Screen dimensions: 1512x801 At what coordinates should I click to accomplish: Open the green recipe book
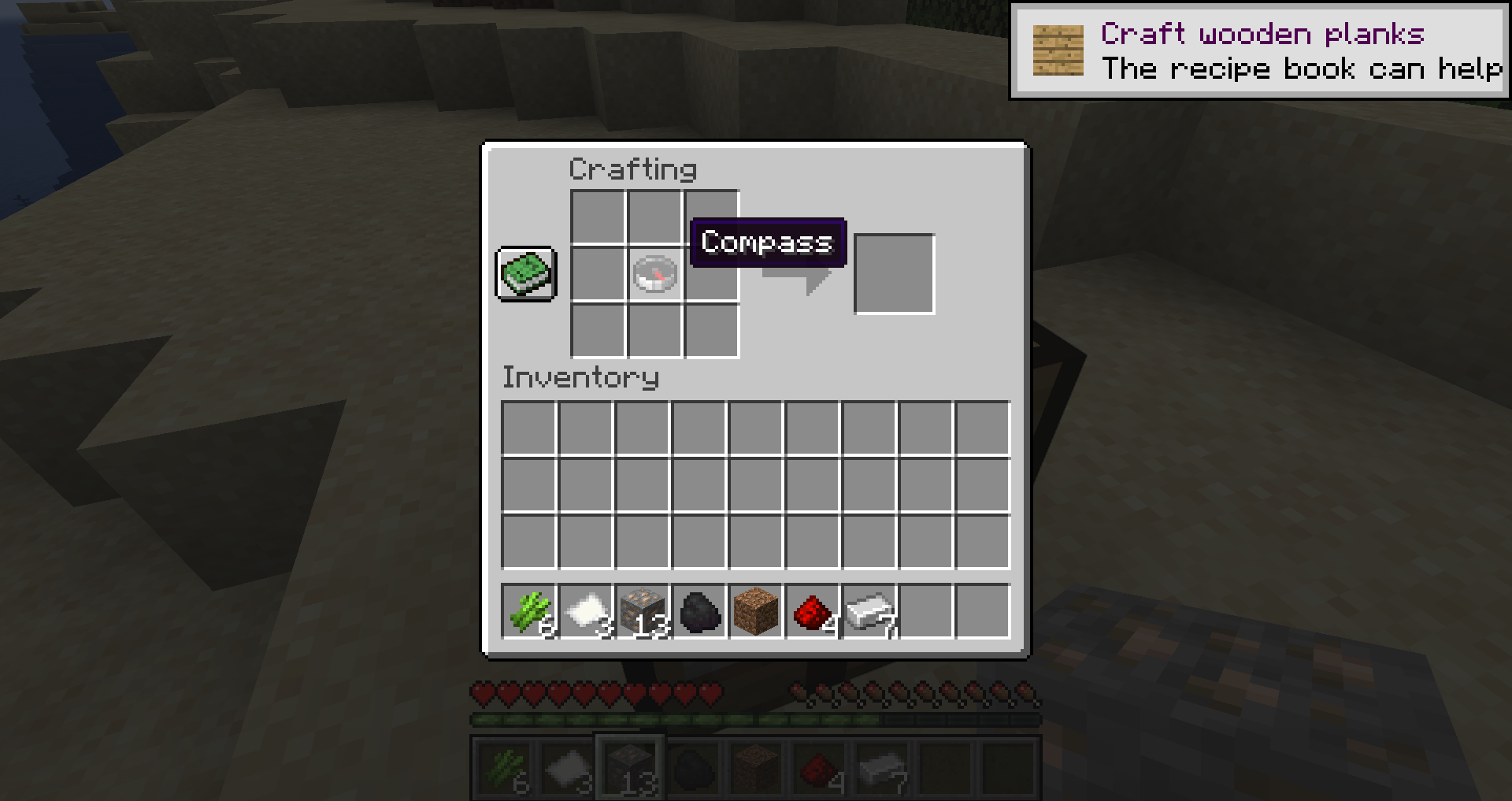pos(526,274)
